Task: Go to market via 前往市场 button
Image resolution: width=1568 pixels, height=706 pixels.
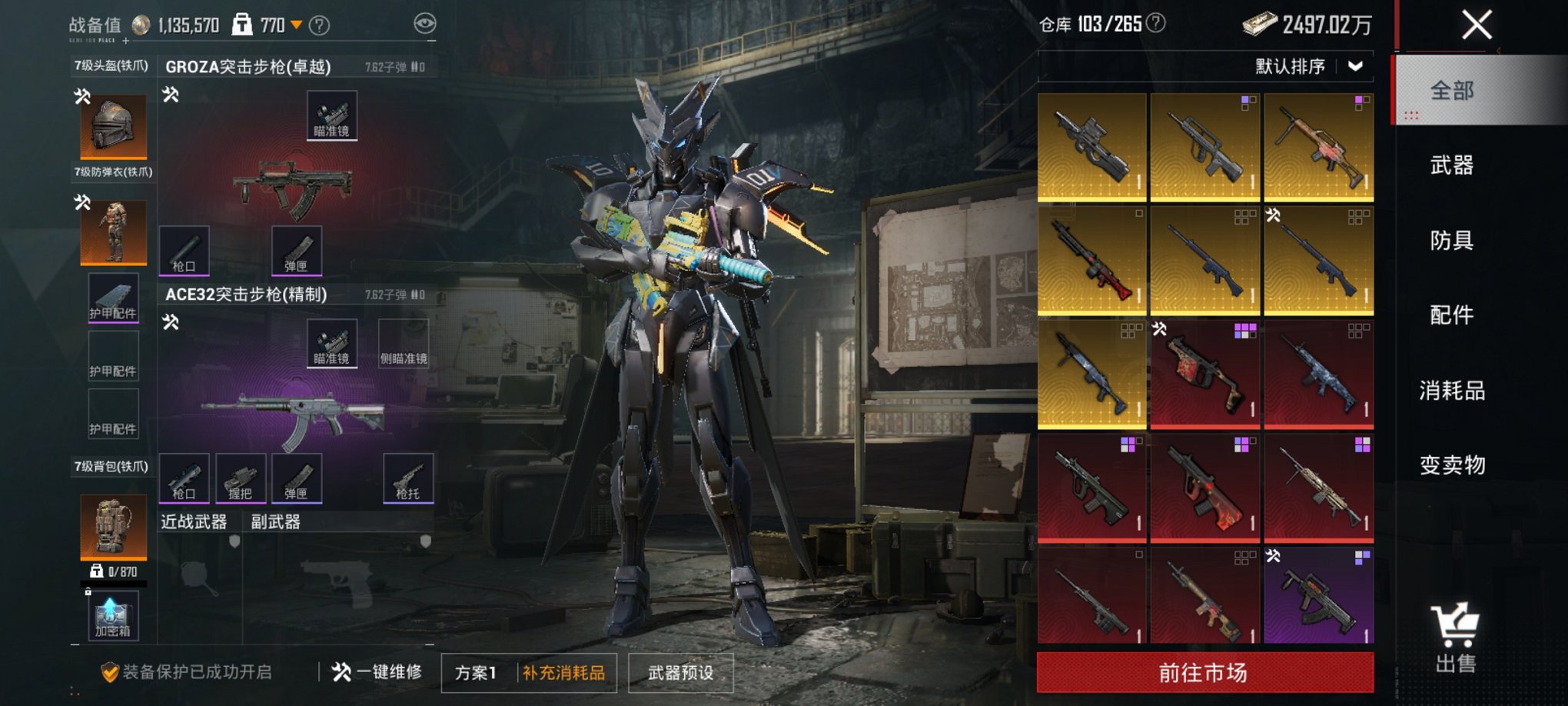Action: coord(1204,673)
